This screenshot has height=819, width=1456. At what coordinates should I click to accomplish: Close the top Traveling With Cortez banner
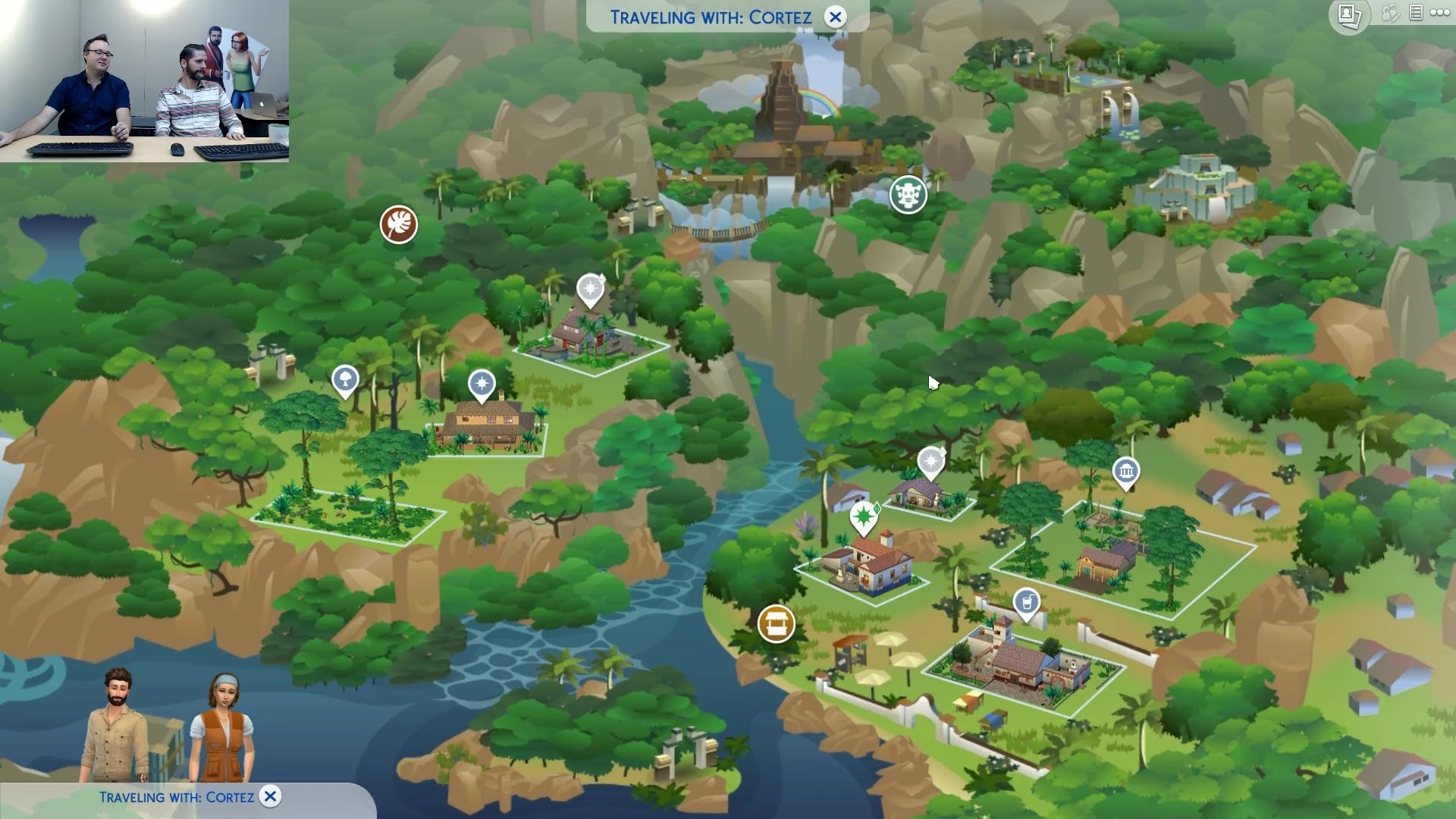[835, 17]
